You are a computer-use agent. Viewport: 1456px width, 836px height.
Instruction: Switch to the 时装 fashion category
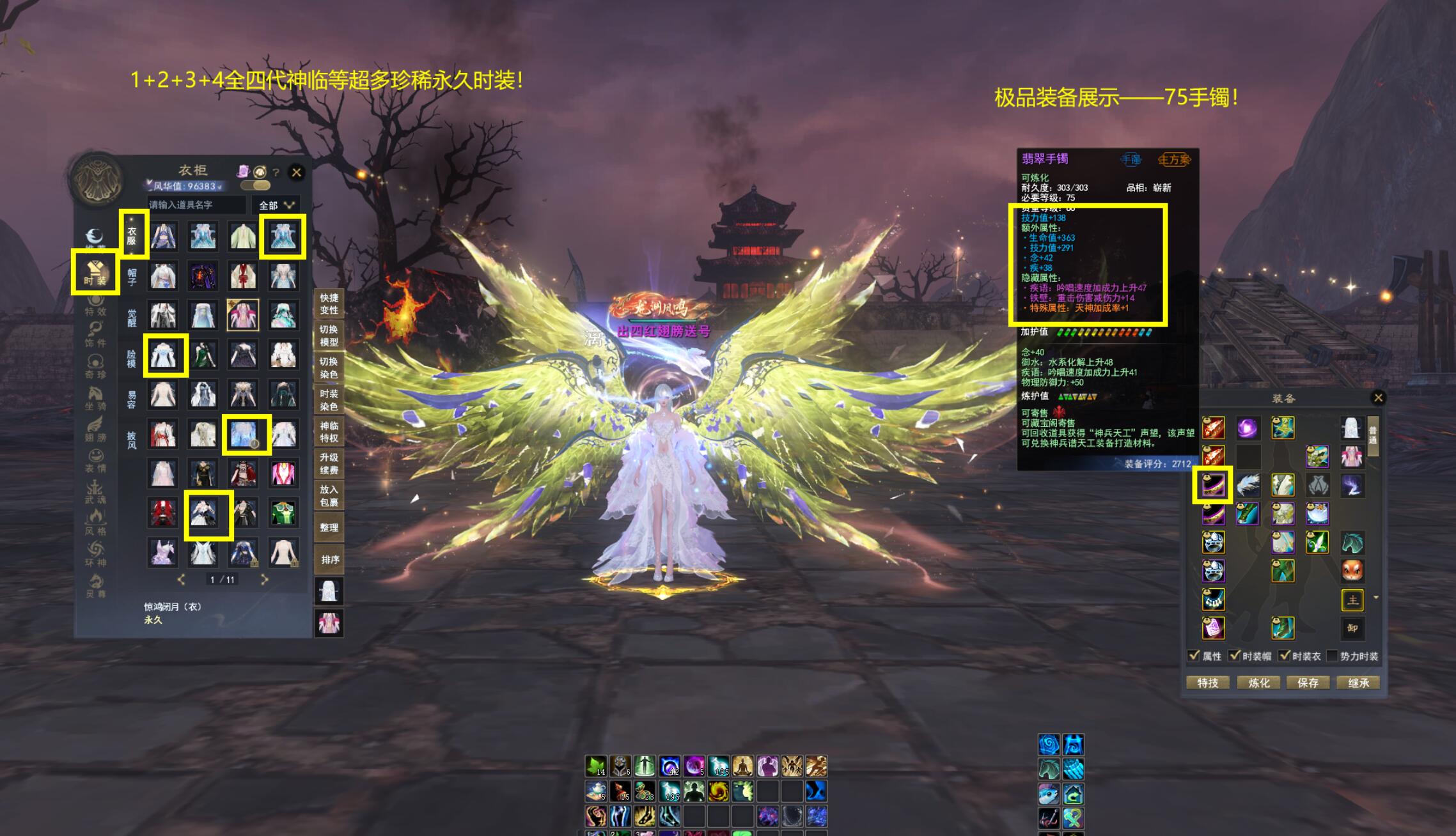(95, 273)
